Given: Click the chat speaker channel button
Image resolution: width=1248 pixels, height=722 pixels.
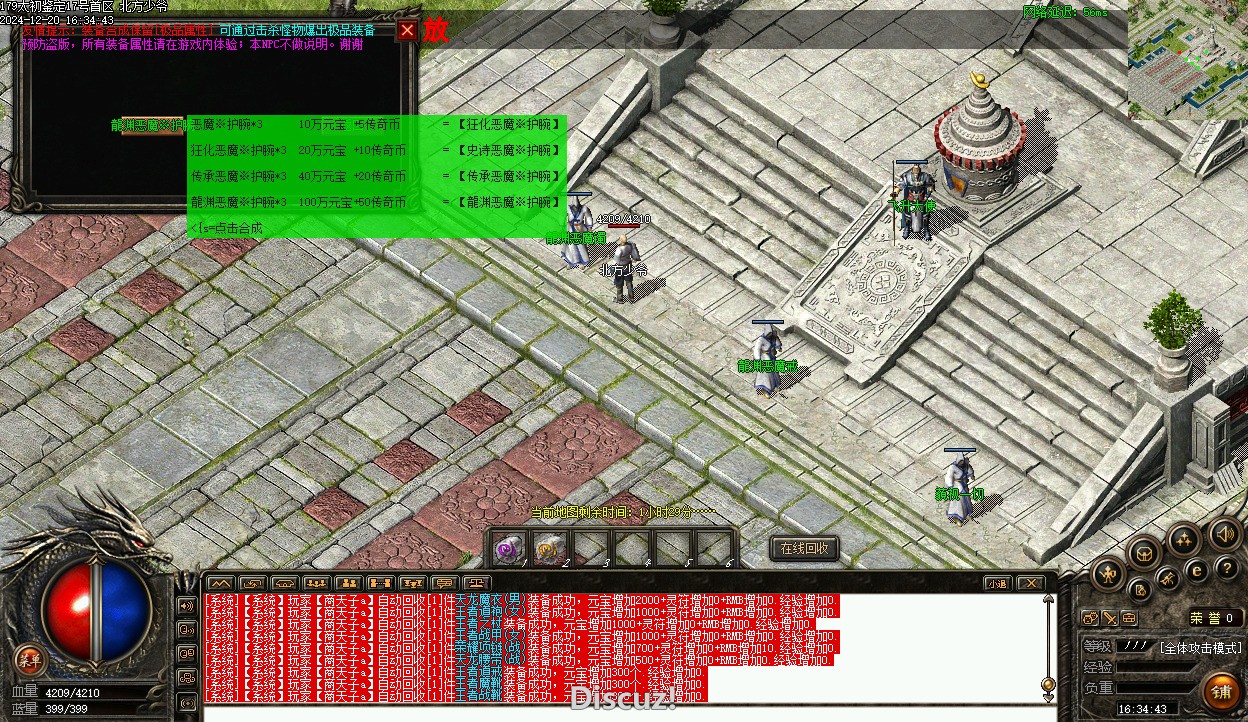Looking at the screenshot, I should (187, 606).
